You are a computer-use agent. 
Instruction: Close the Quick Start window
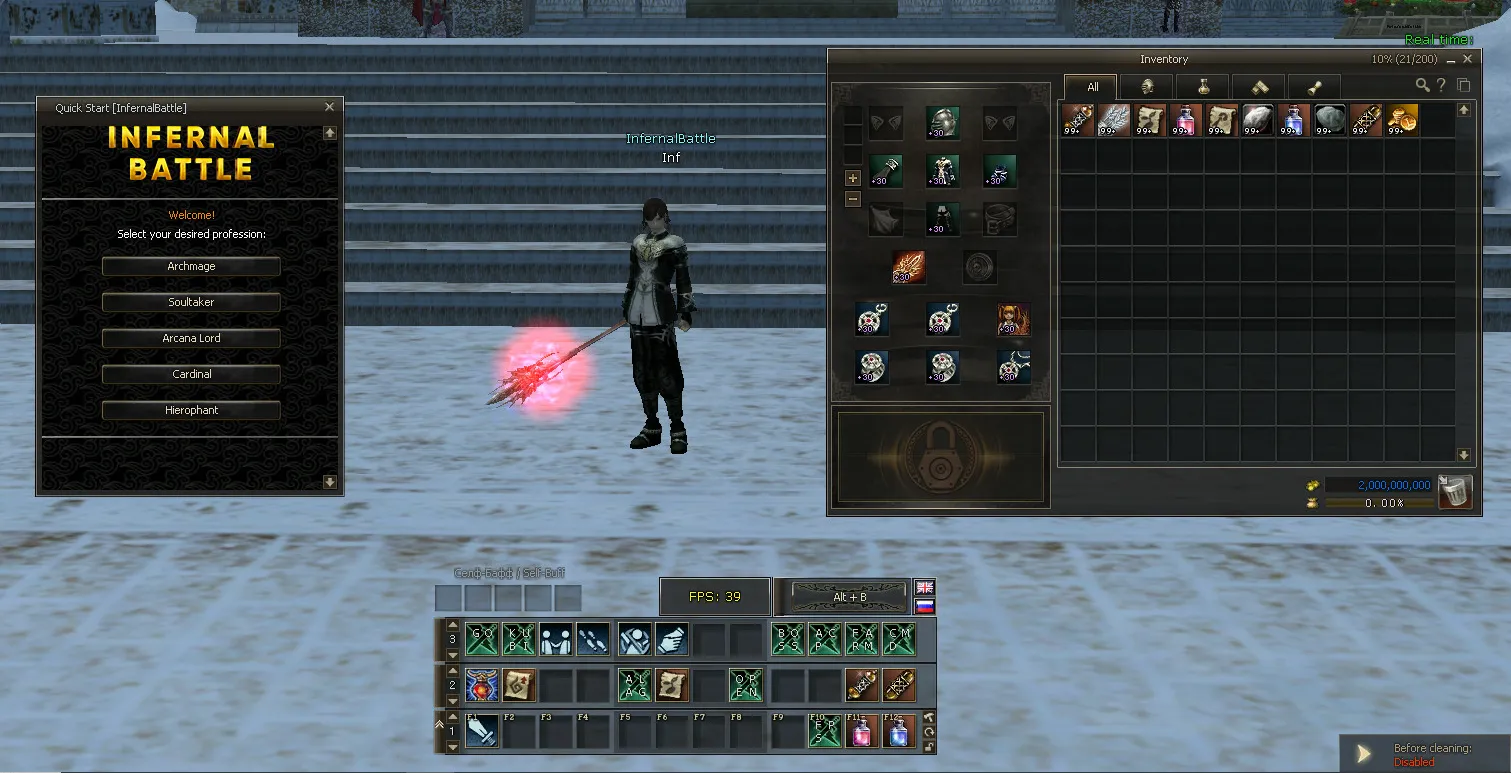pos(330,107)
